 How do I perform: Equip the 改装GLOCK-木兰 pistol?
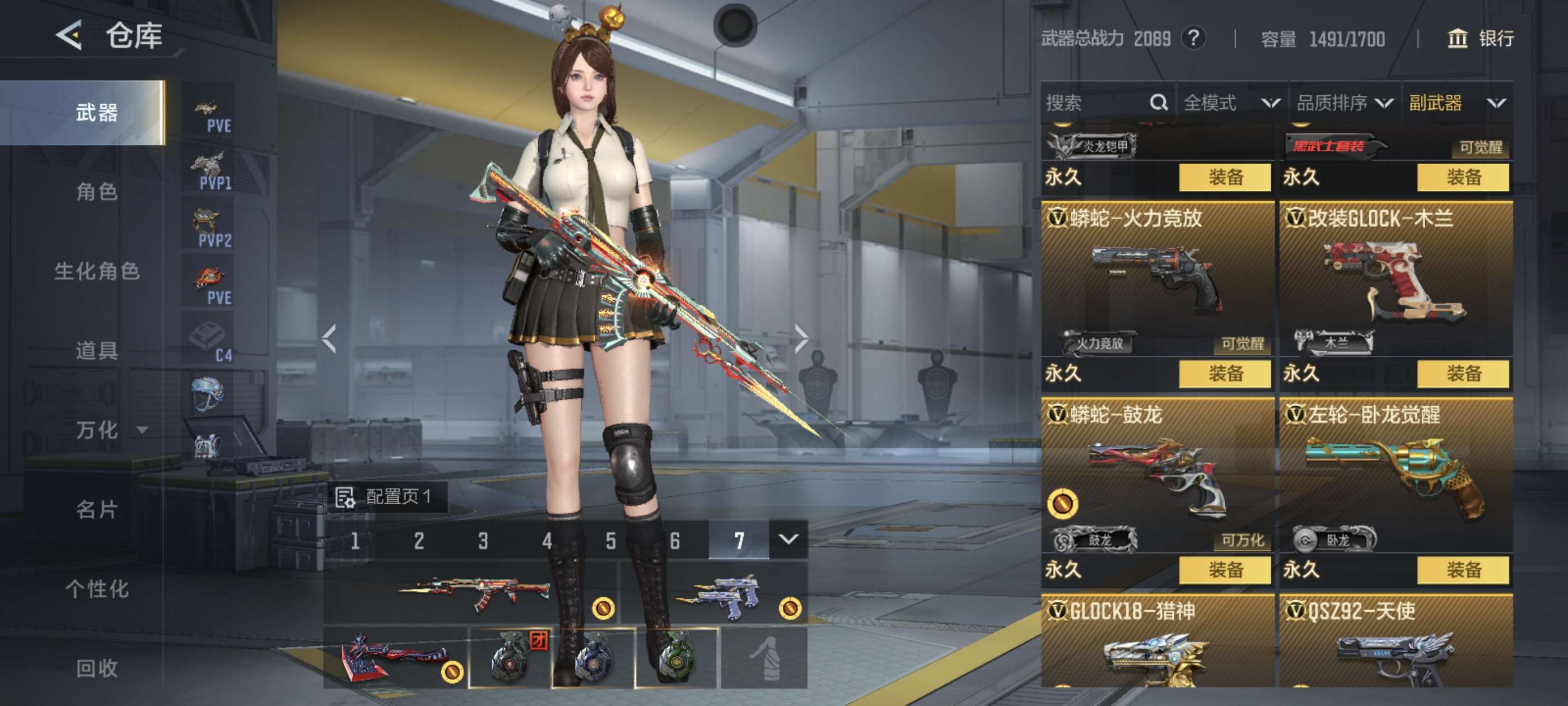pos(1463,373)
